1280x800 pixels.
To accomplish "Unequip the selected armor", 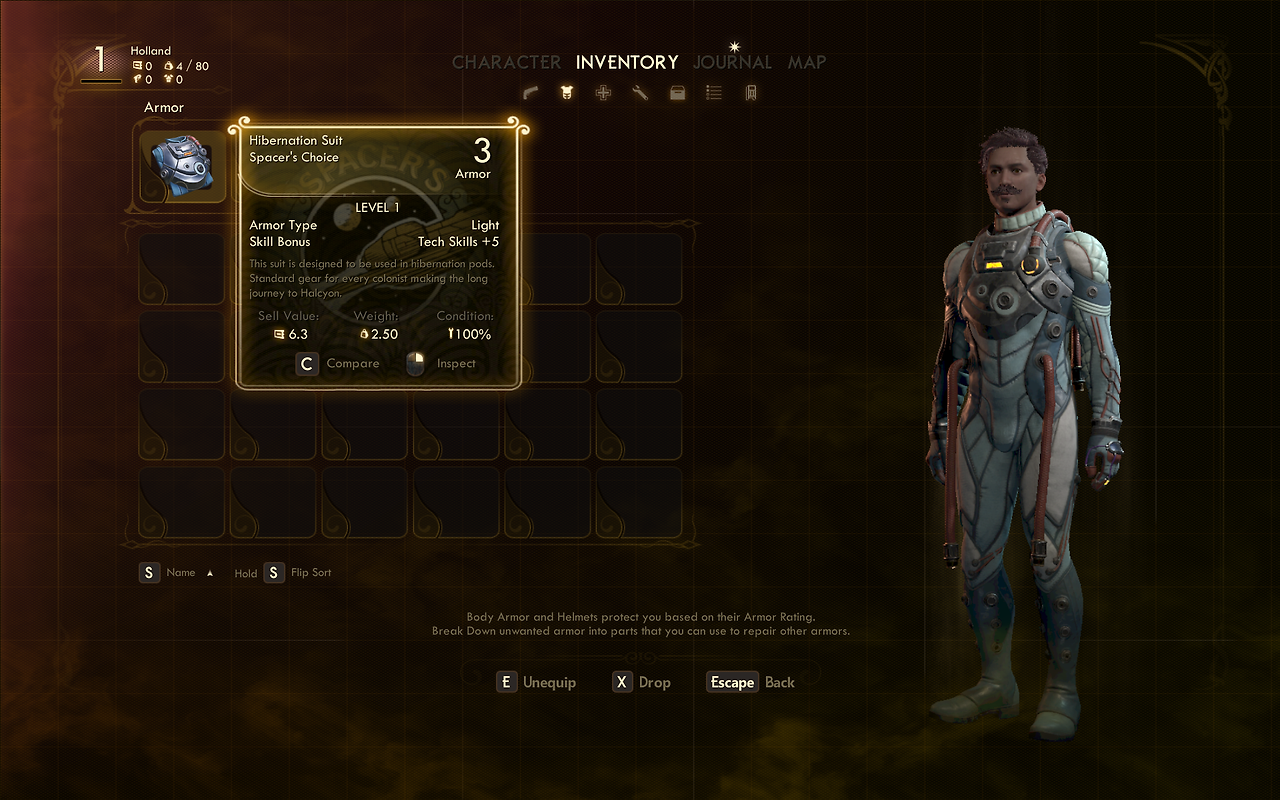I will pos(537,682).
